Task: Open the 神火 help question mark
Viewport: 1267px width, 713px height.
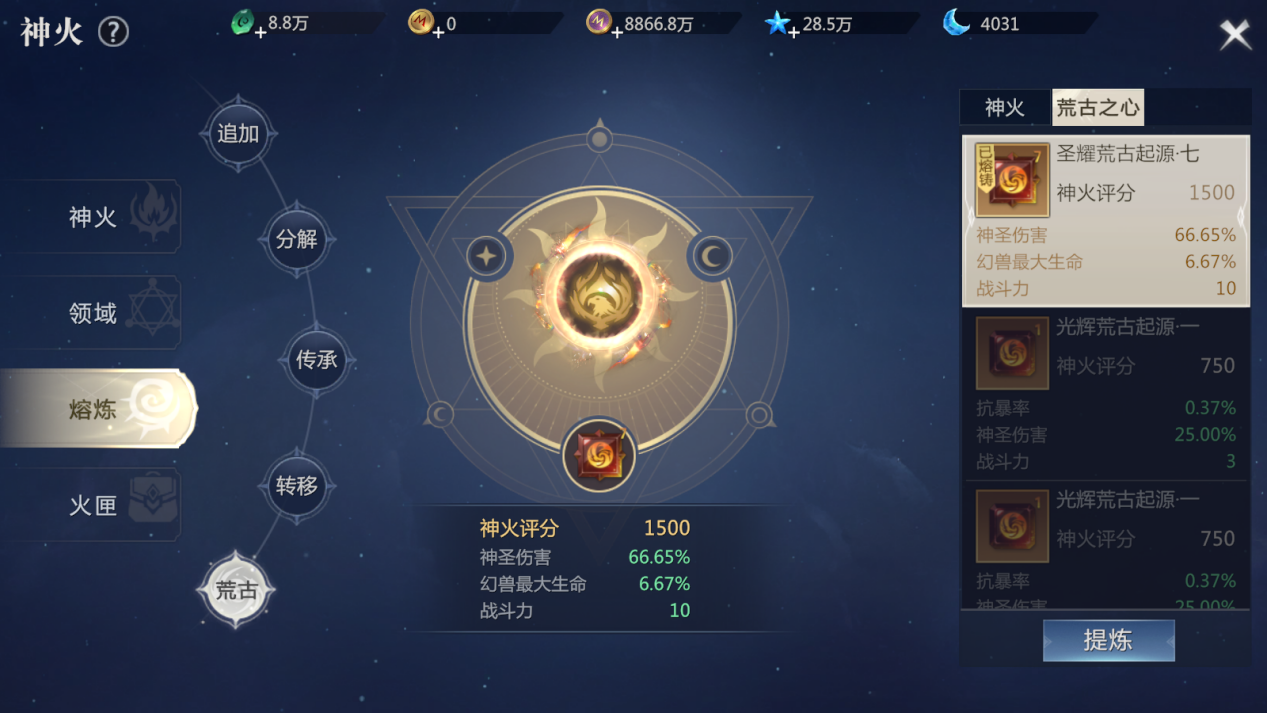Action: coord(113,32)
